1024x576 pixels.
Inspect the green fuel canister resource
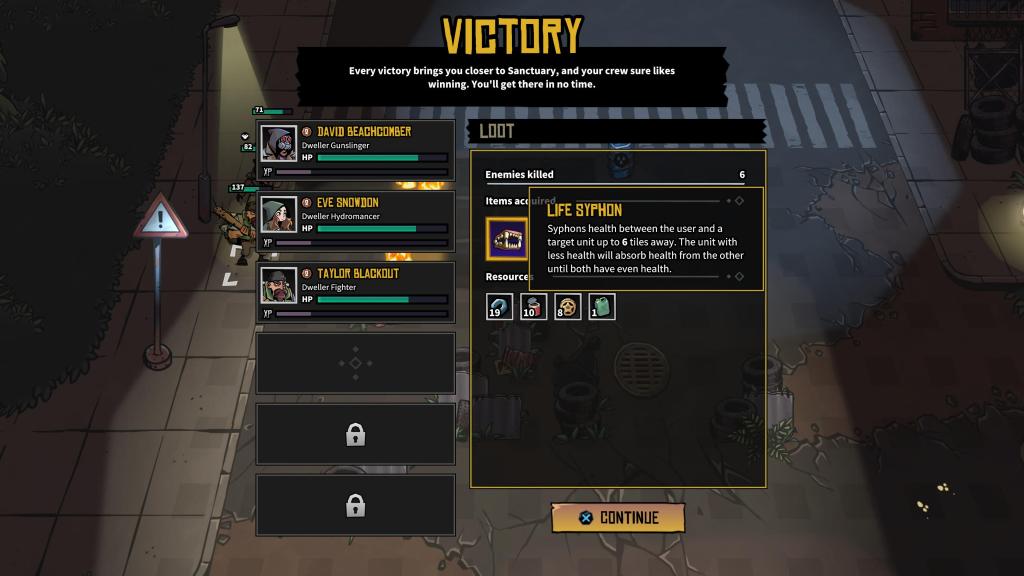[602, 306]
